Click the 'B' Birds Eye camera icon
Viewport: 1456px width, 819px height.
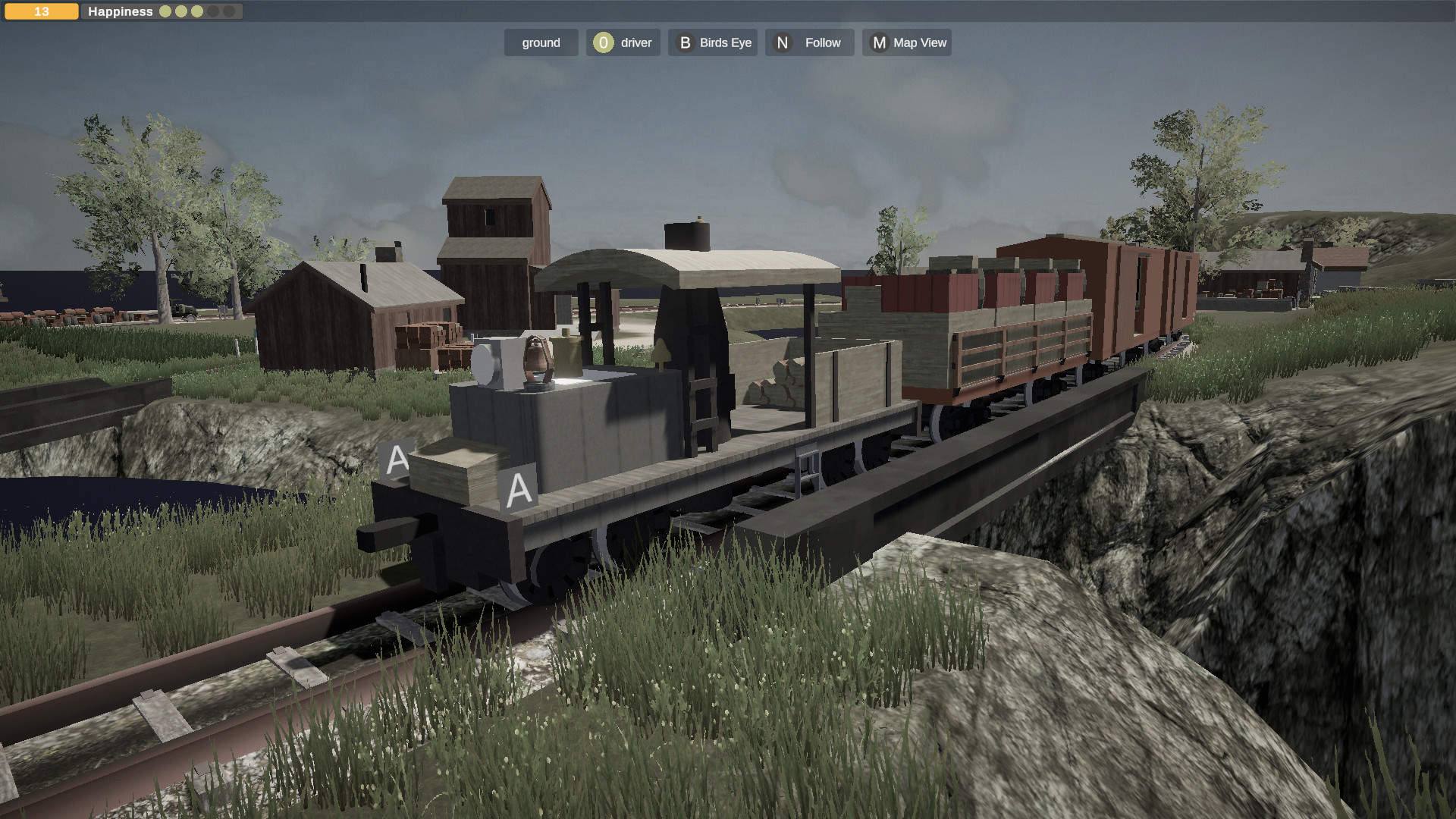[685, 42]
